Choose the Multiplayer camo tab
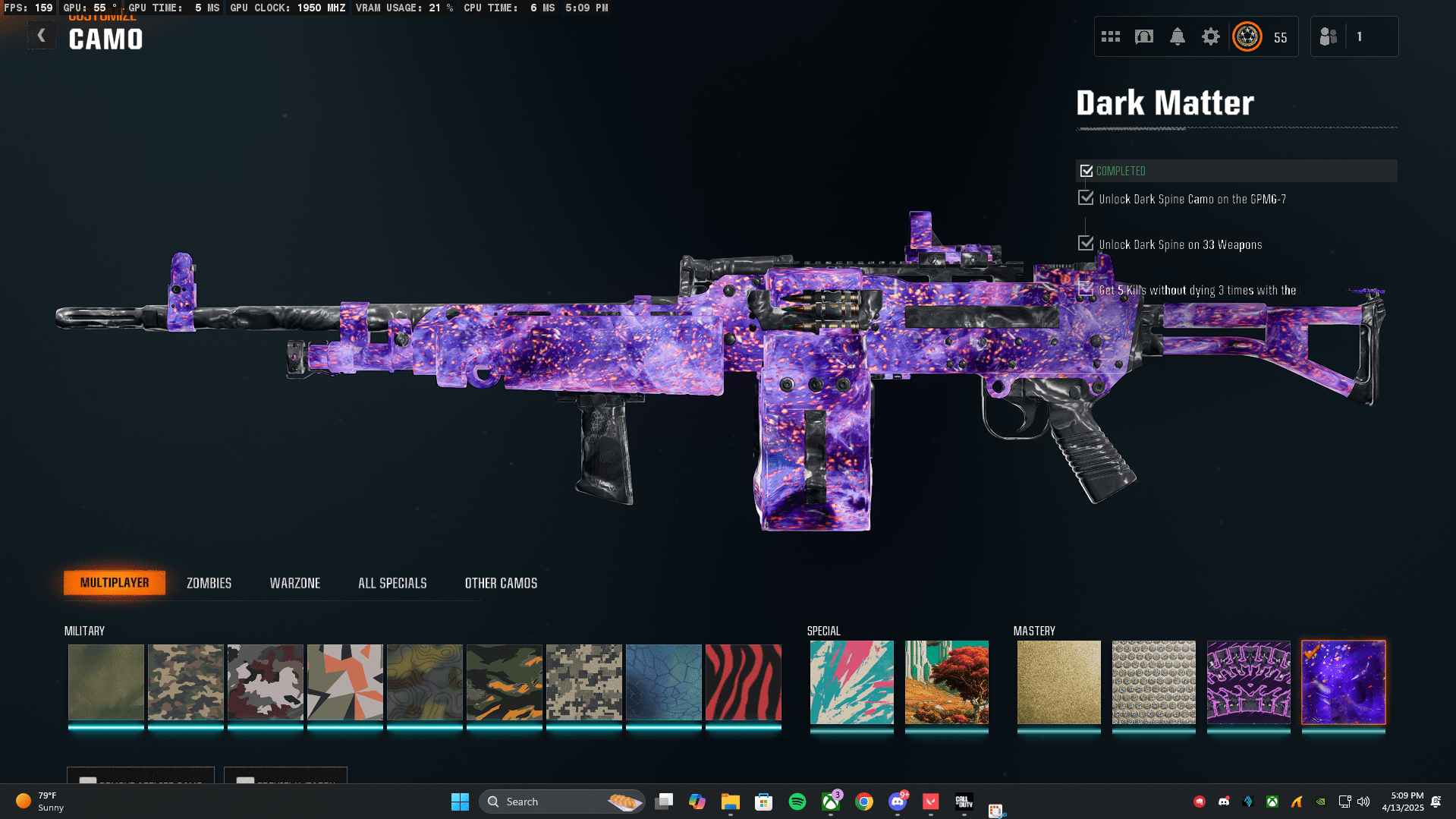The image size is (1456, 819). click(115, 583)
